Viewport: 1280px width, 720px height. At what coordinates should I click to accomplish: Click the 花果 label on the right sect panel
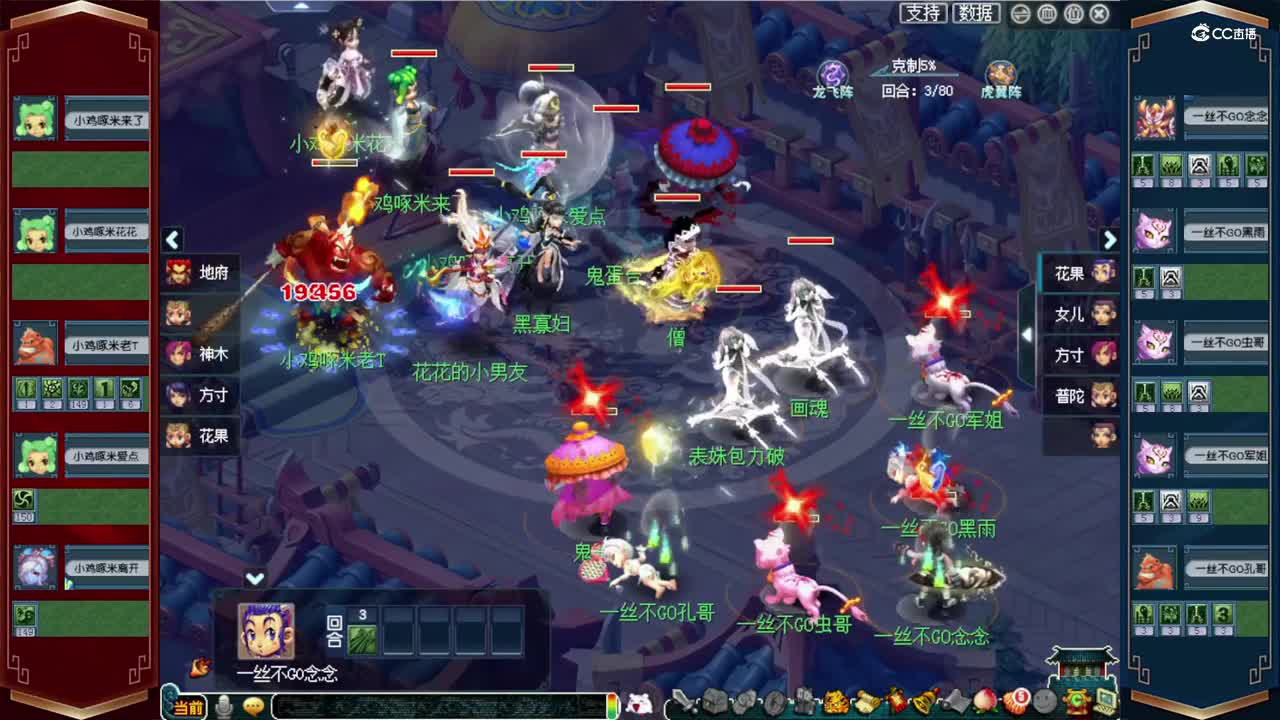(1072, 274)
